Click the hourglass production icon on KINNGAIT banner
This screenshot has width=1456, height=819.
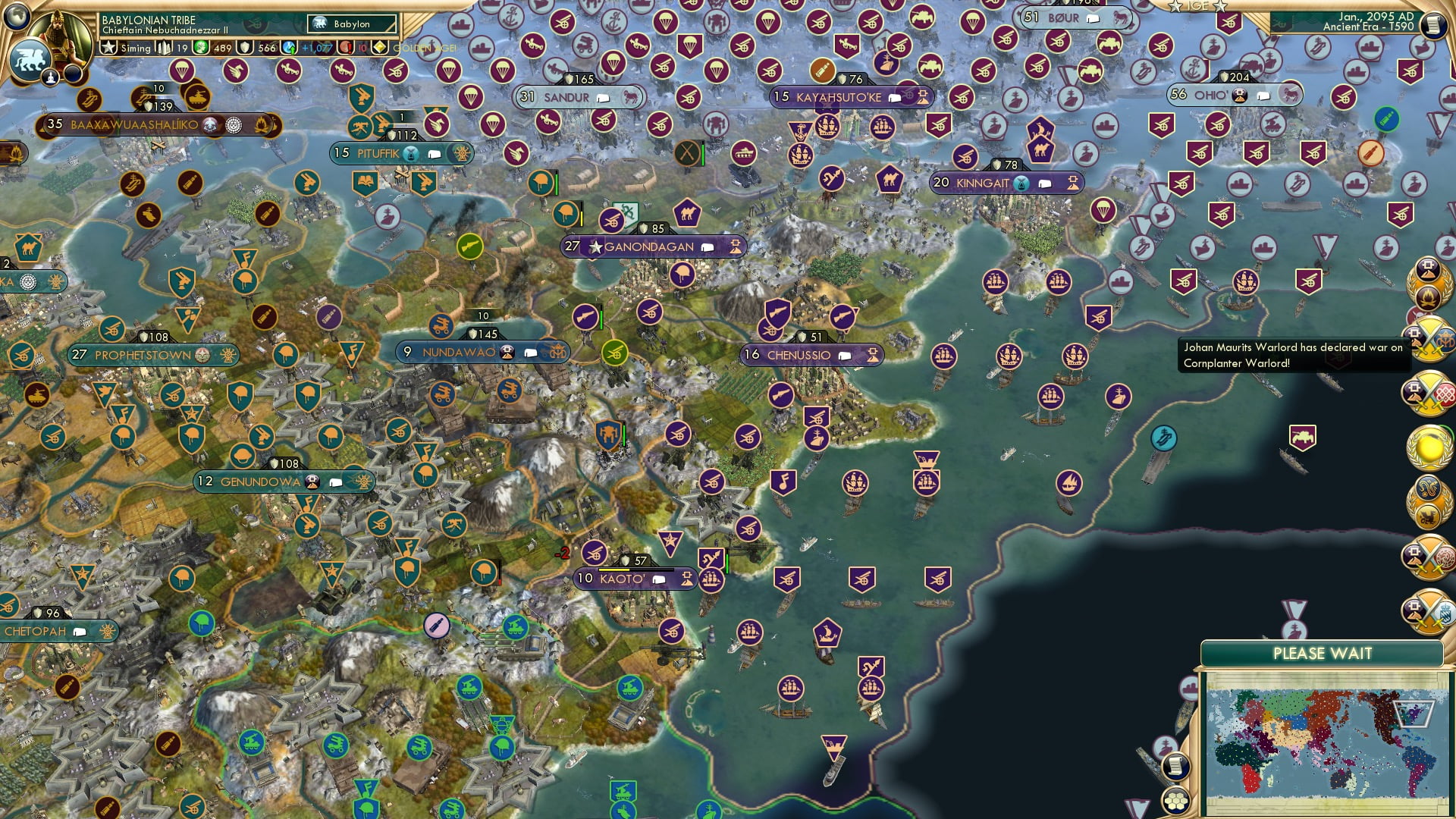[x=1021, y=184]
